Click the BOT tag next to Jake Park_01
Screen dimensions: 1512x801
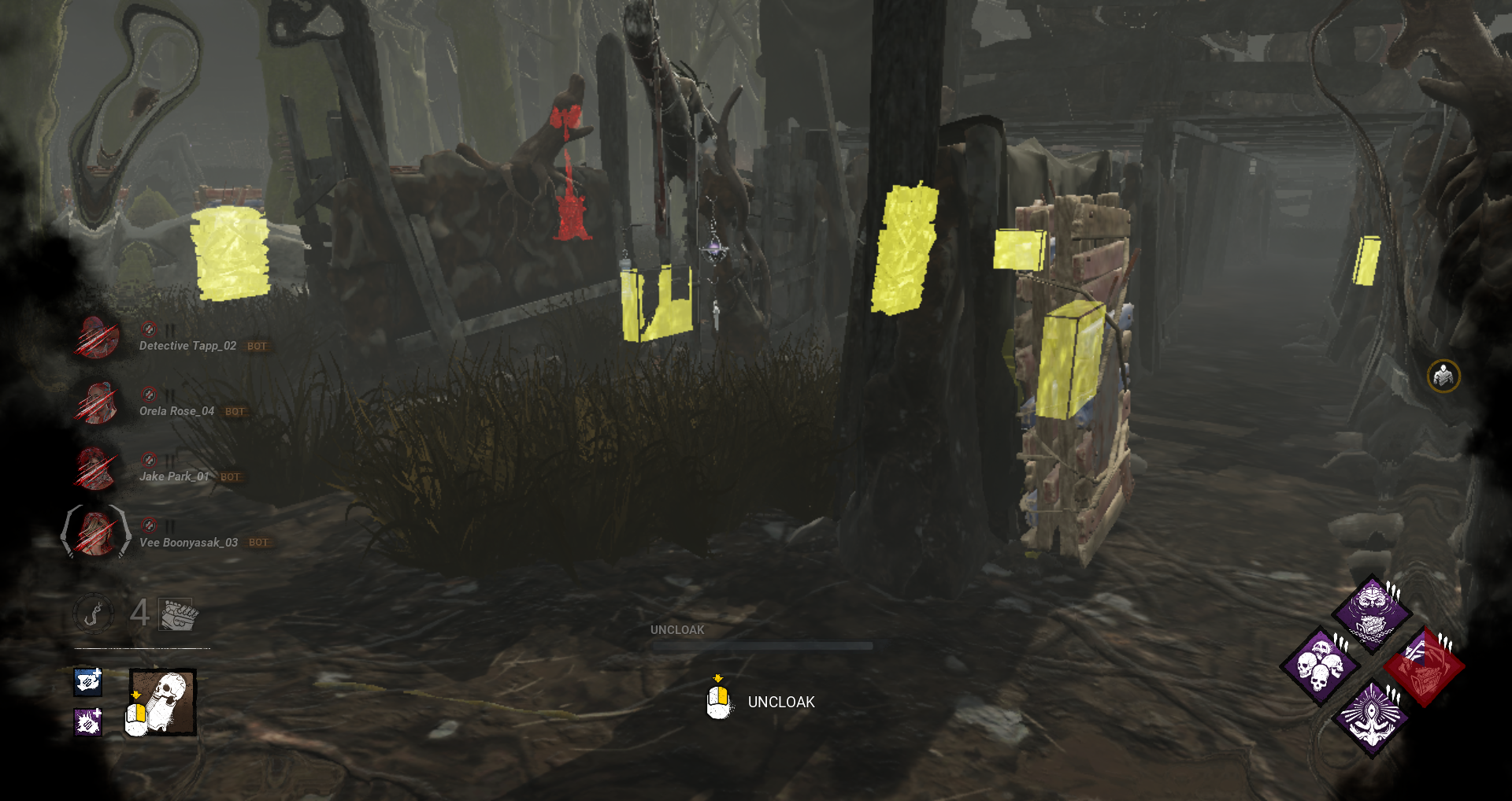point(230,477)
